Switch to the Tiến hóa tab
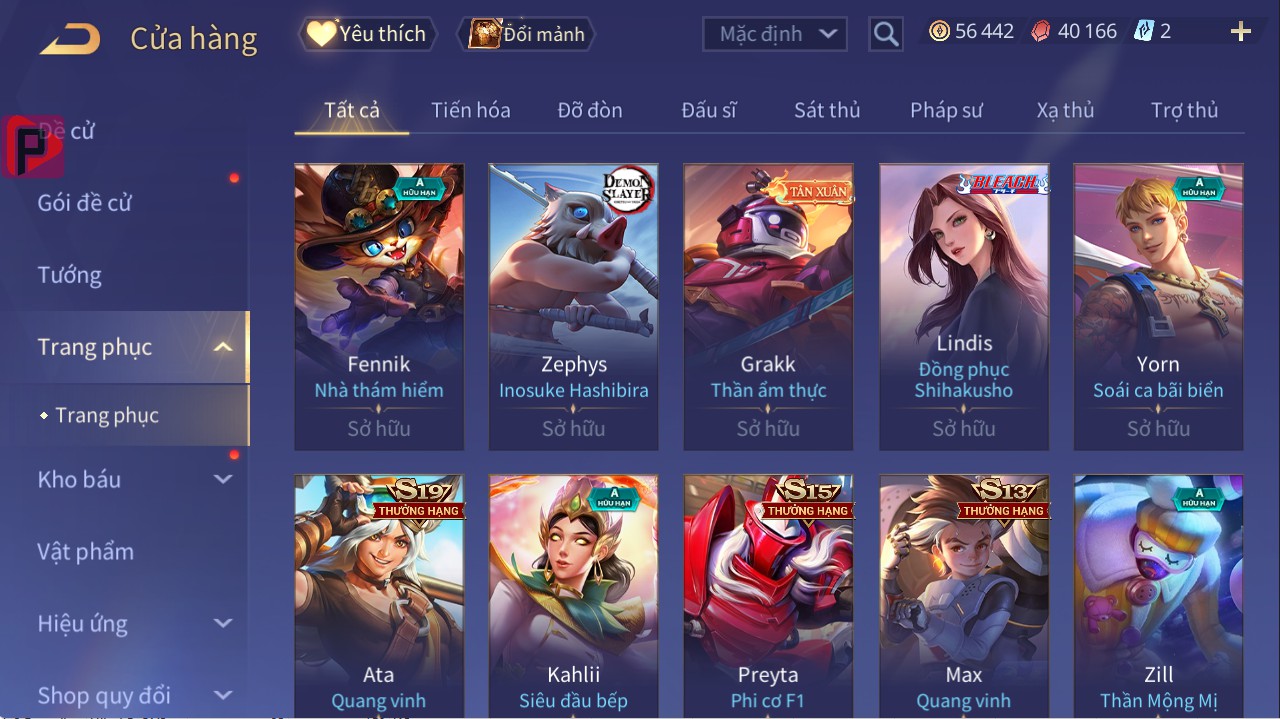The image size is (1280, 719). pyautogui.click(x=470, y=110)
